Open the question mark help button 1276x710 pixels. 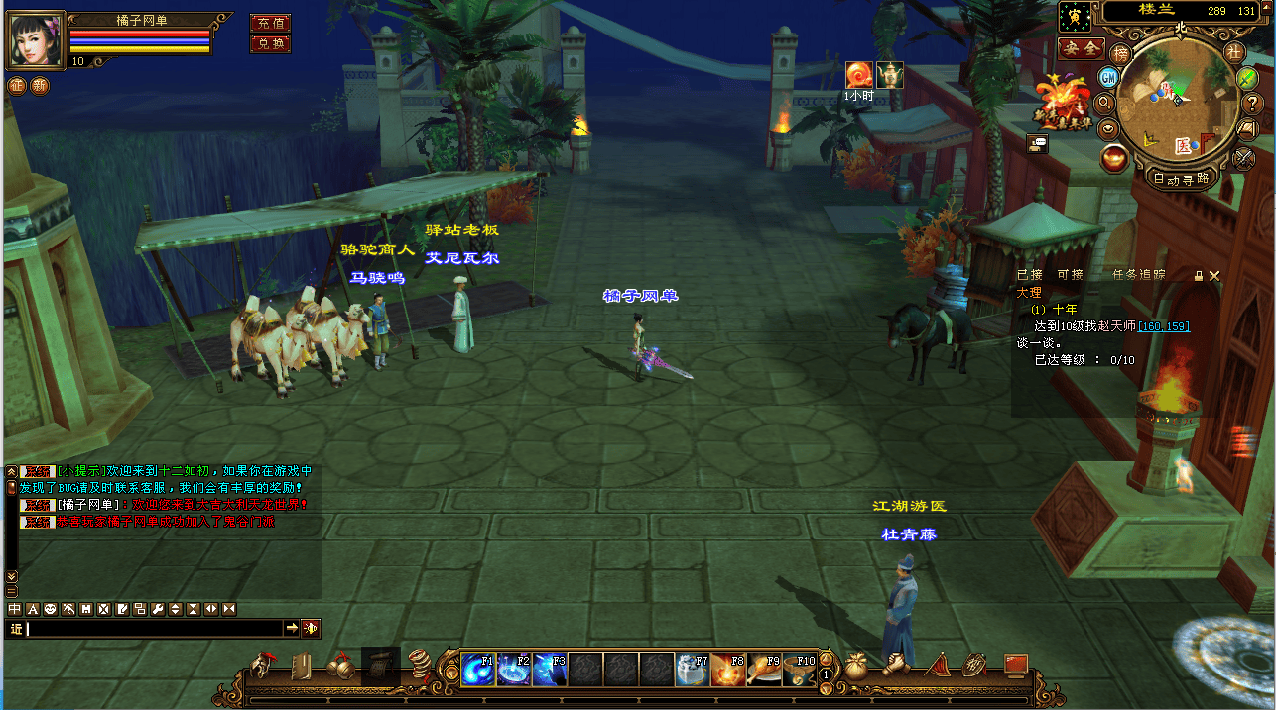1252,103
